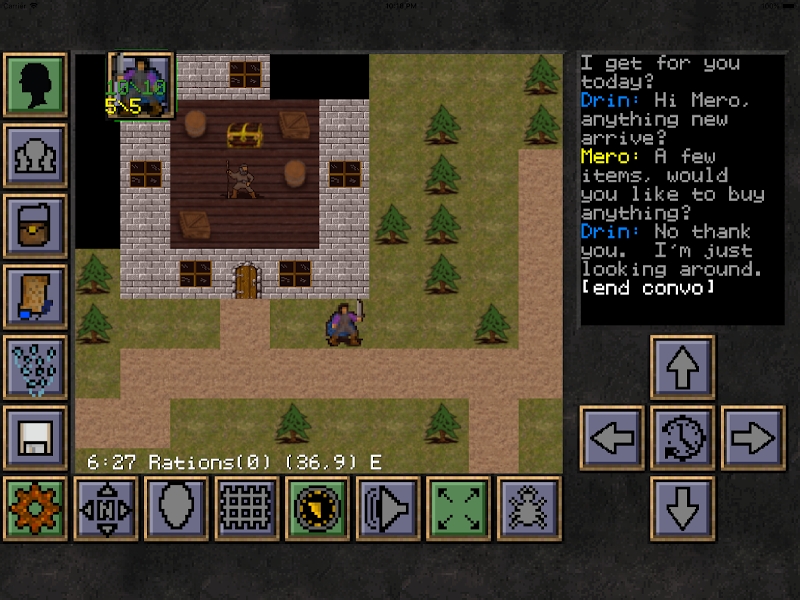Move right with the right arrow button
The image size is (800, 600).
[x=753, y=438]
